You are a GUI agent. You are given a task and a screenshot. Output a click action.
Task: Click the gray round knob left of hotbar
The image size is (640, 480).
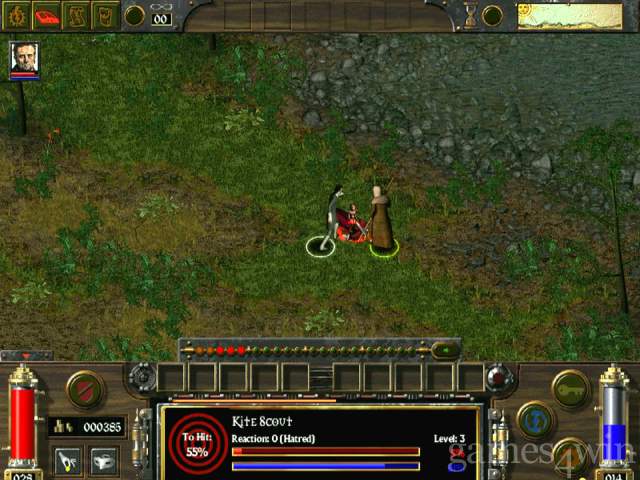click(143, 377)
